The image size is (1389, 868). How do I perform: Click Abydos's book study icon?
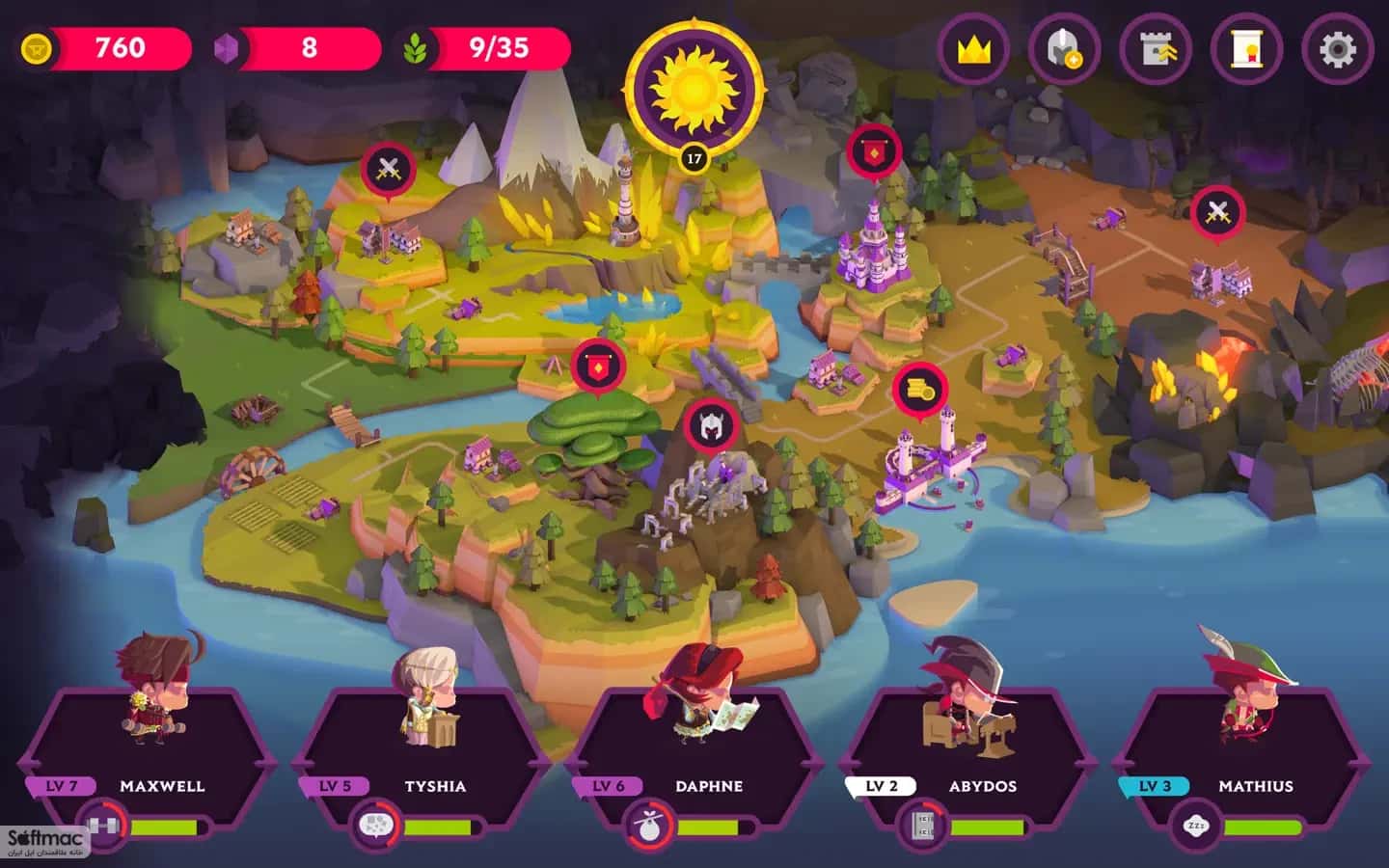click(921, 827)
